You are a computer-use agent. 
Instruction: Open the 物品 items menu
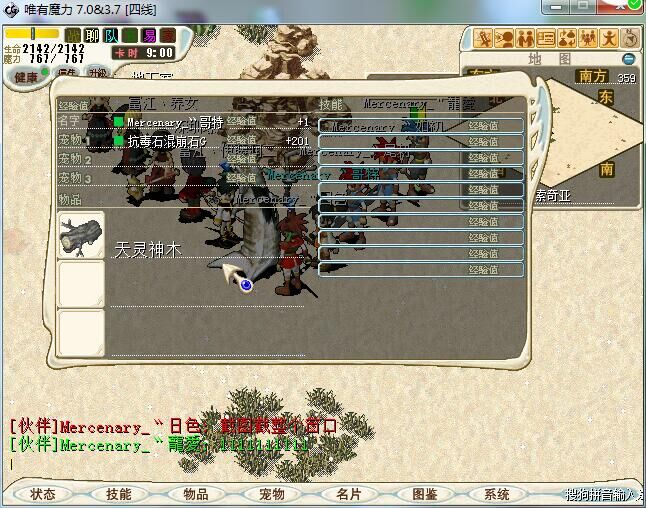[x=195, y=494]
